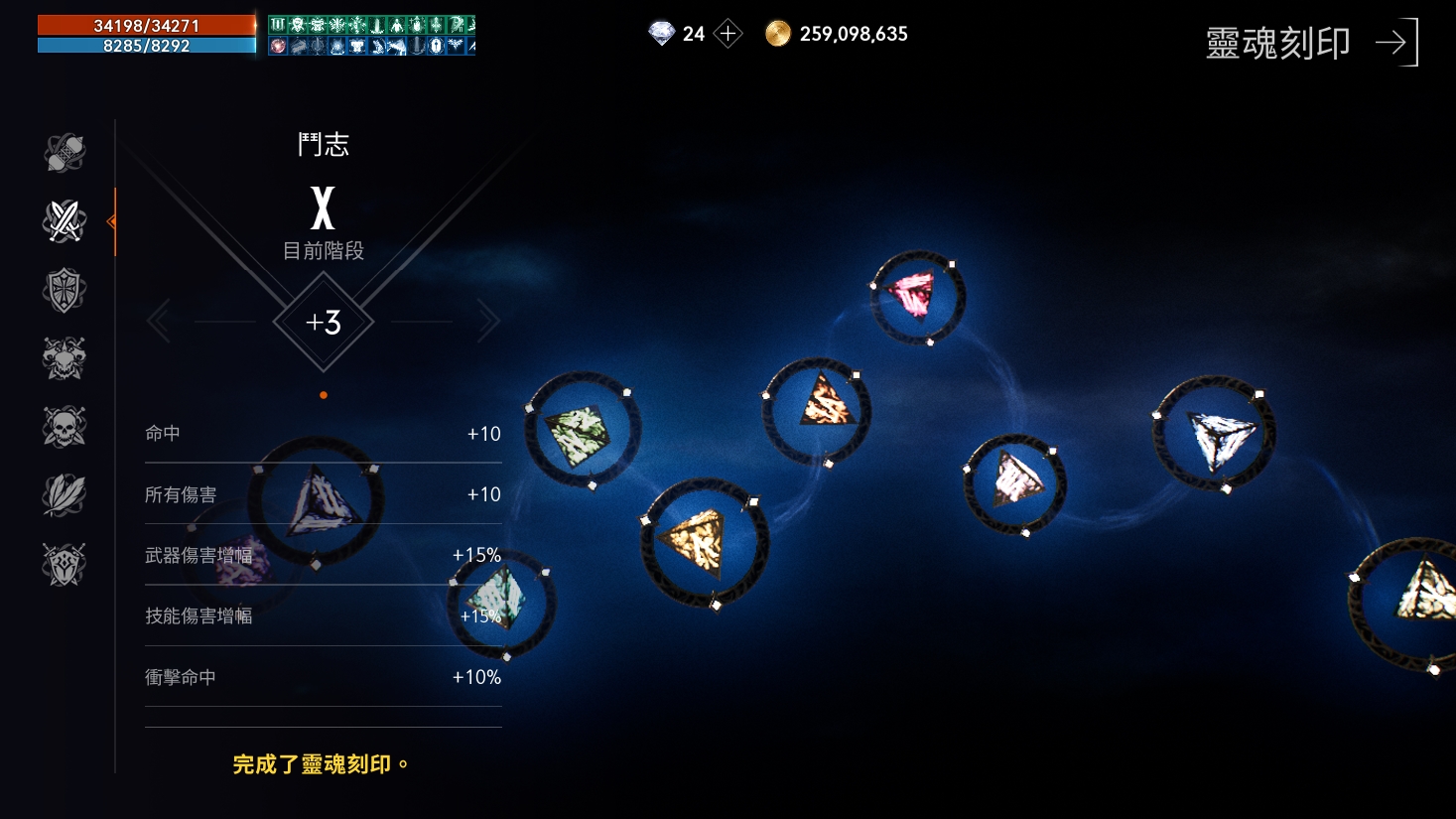1456x819 pixels.
Task: Select the cross shield category tab
Action: [x=65, y=290]
